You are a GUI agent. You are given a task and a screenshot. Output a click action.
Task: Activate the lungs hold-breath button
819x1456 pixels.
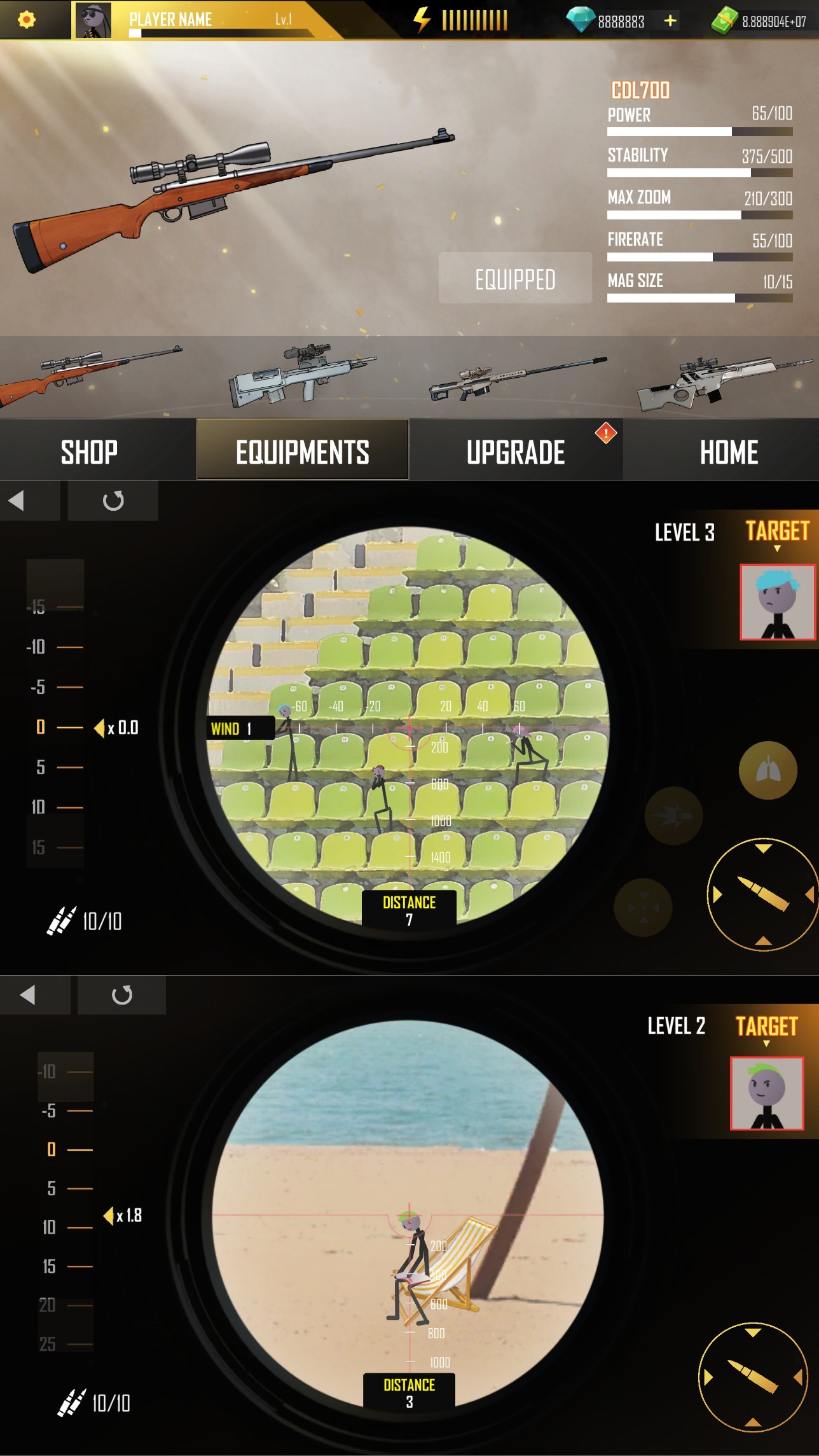coord(767,770)
